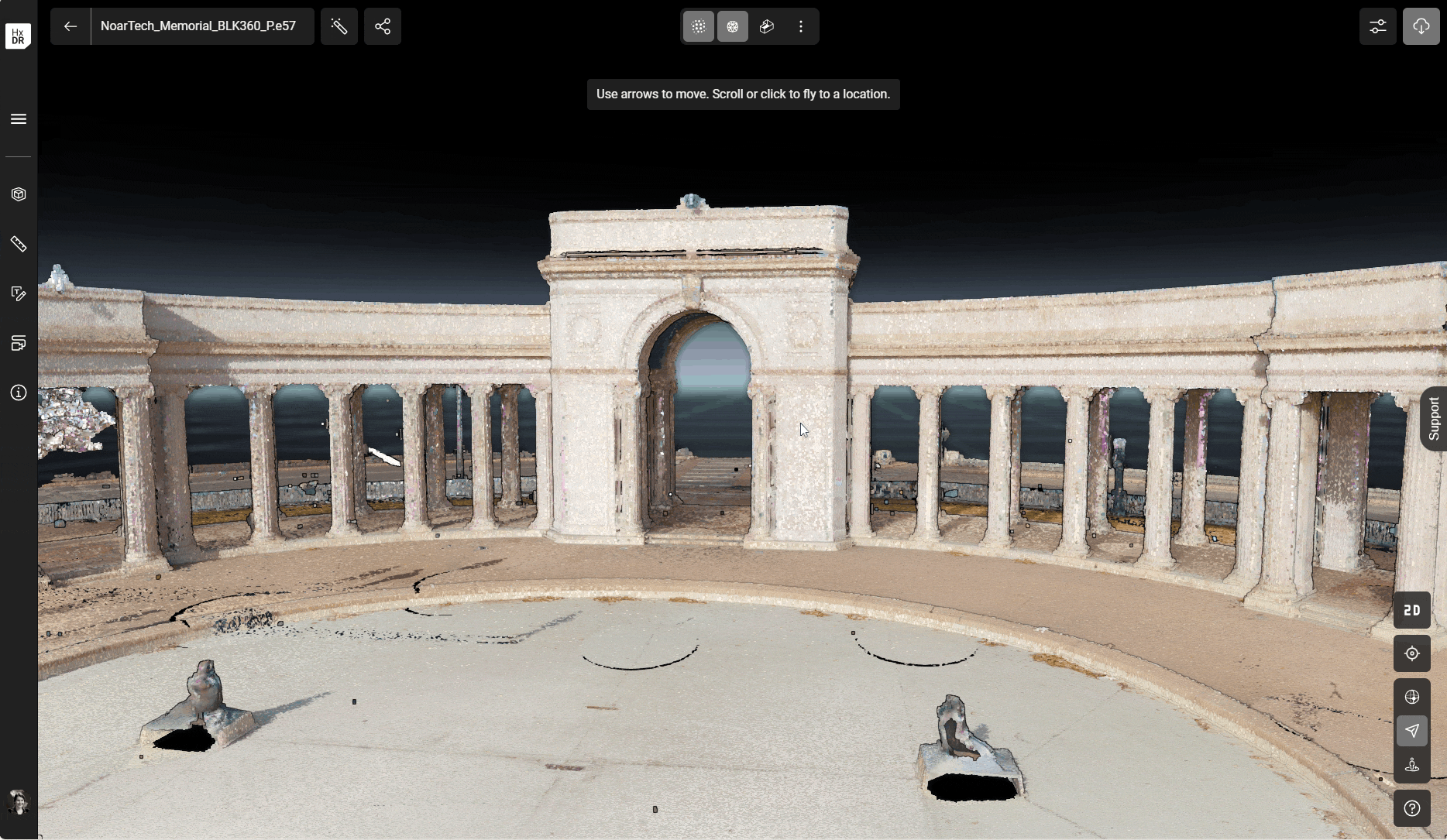Open your user profile avatar

(x=18, y=802)
